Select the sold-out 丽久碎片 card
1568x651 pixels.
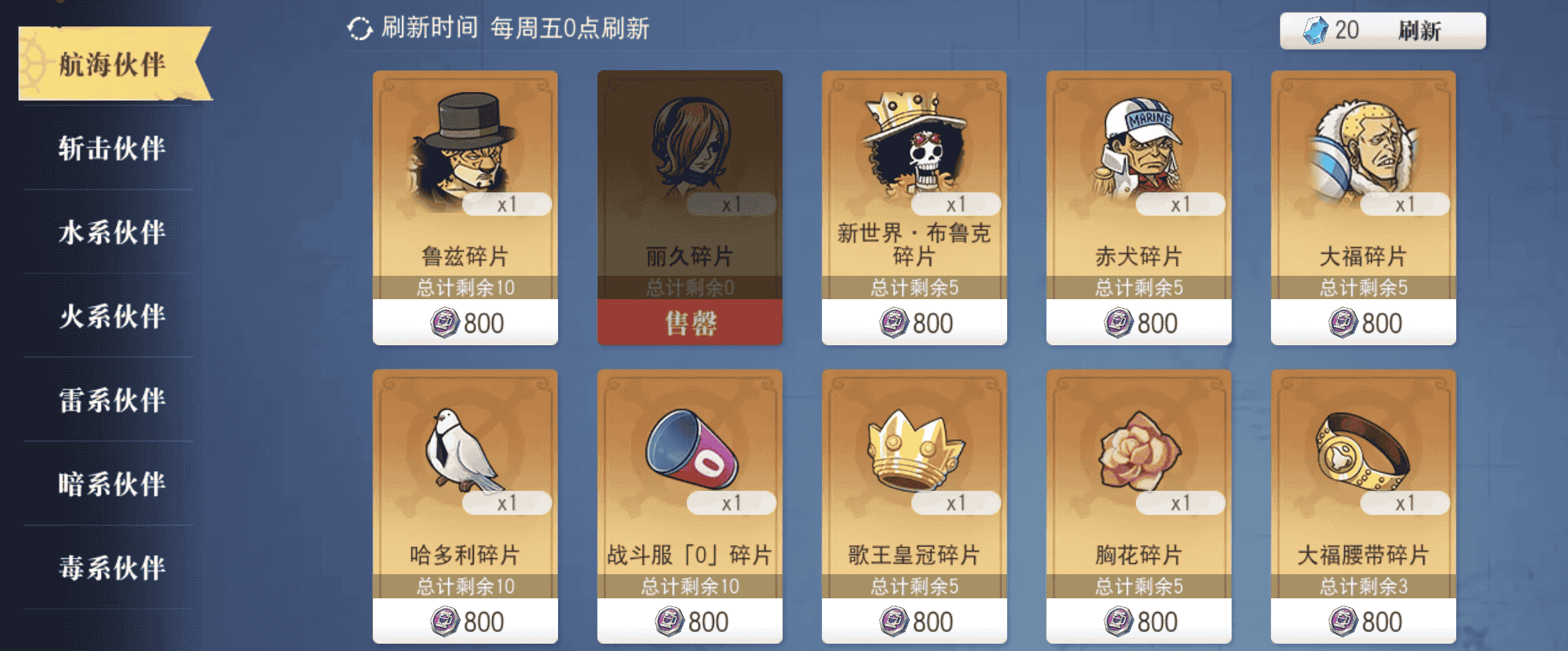(x=690, y=207)
